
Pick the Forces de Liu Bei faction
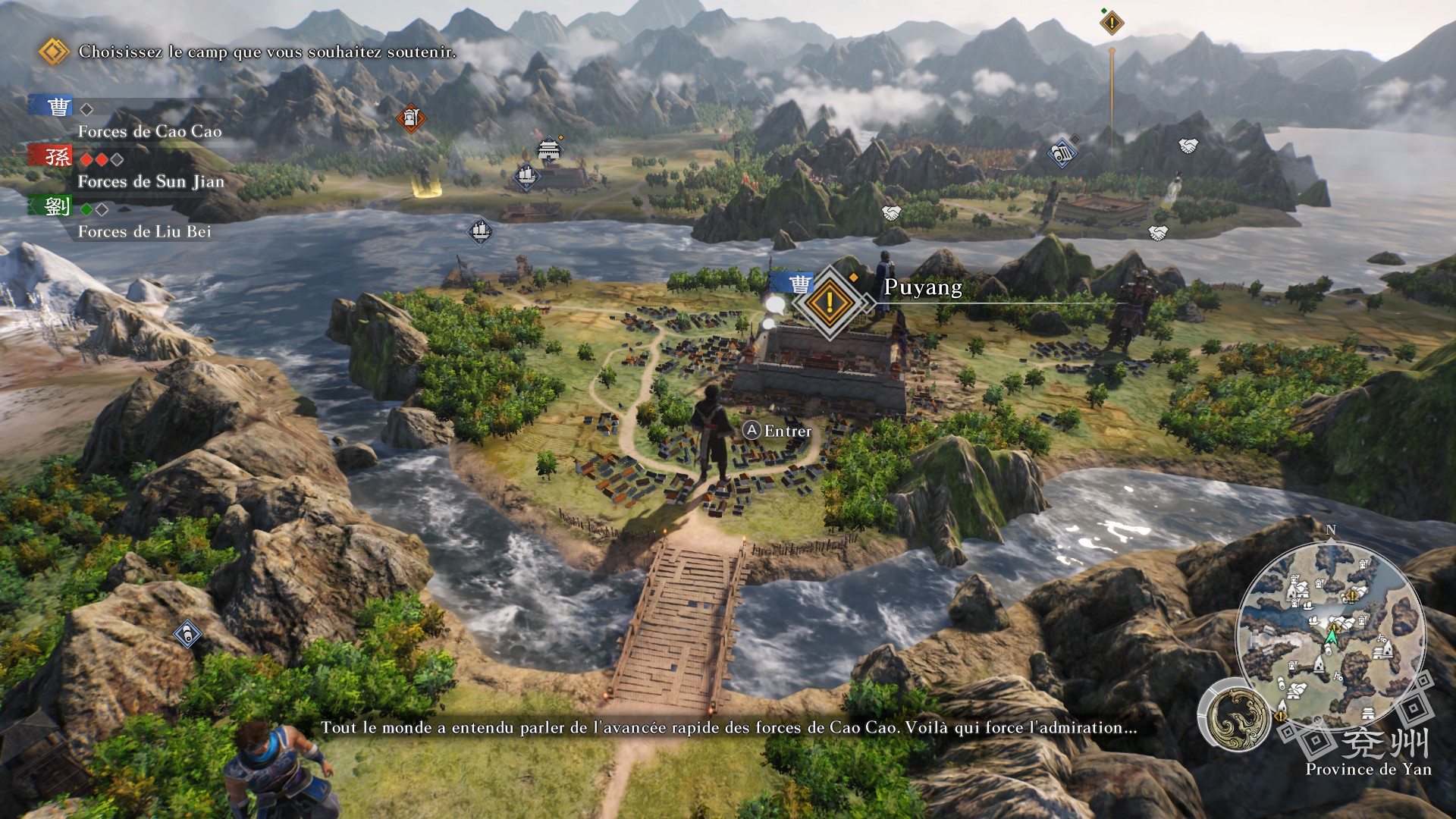pos(144,231)
